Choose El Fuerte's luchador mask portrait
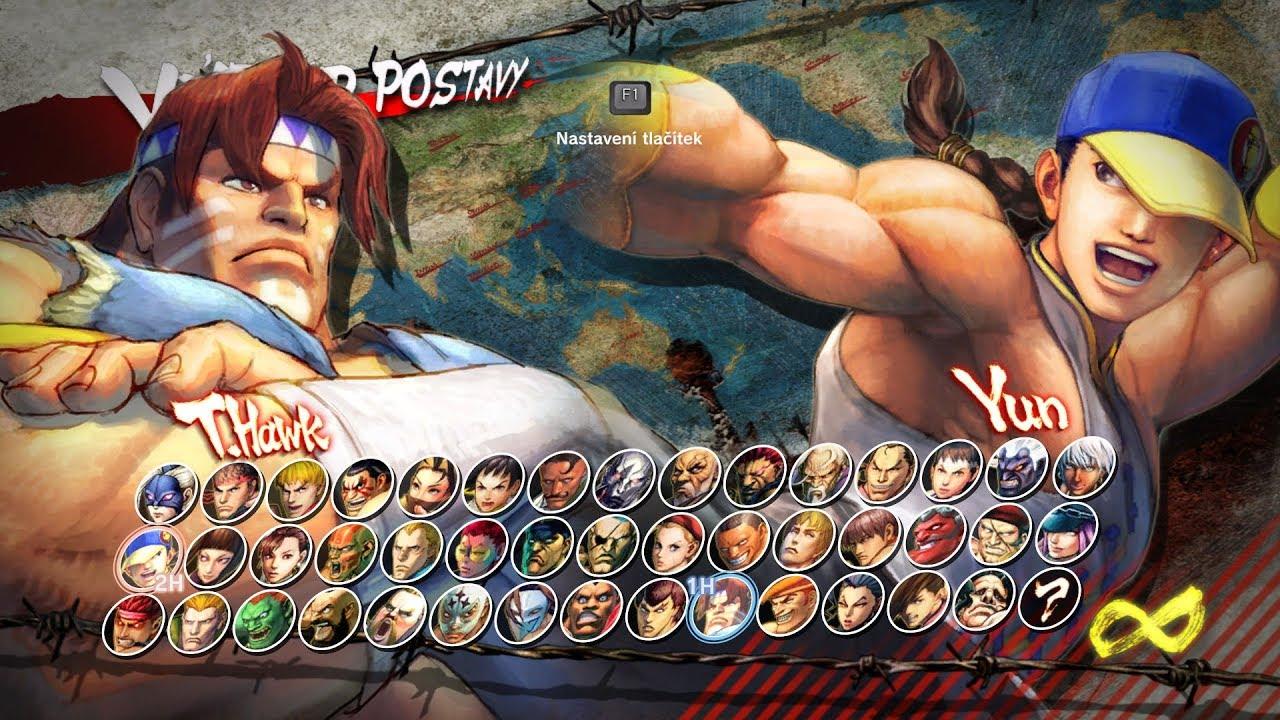Screen dimensions: 1280x720 coord(460,613)
